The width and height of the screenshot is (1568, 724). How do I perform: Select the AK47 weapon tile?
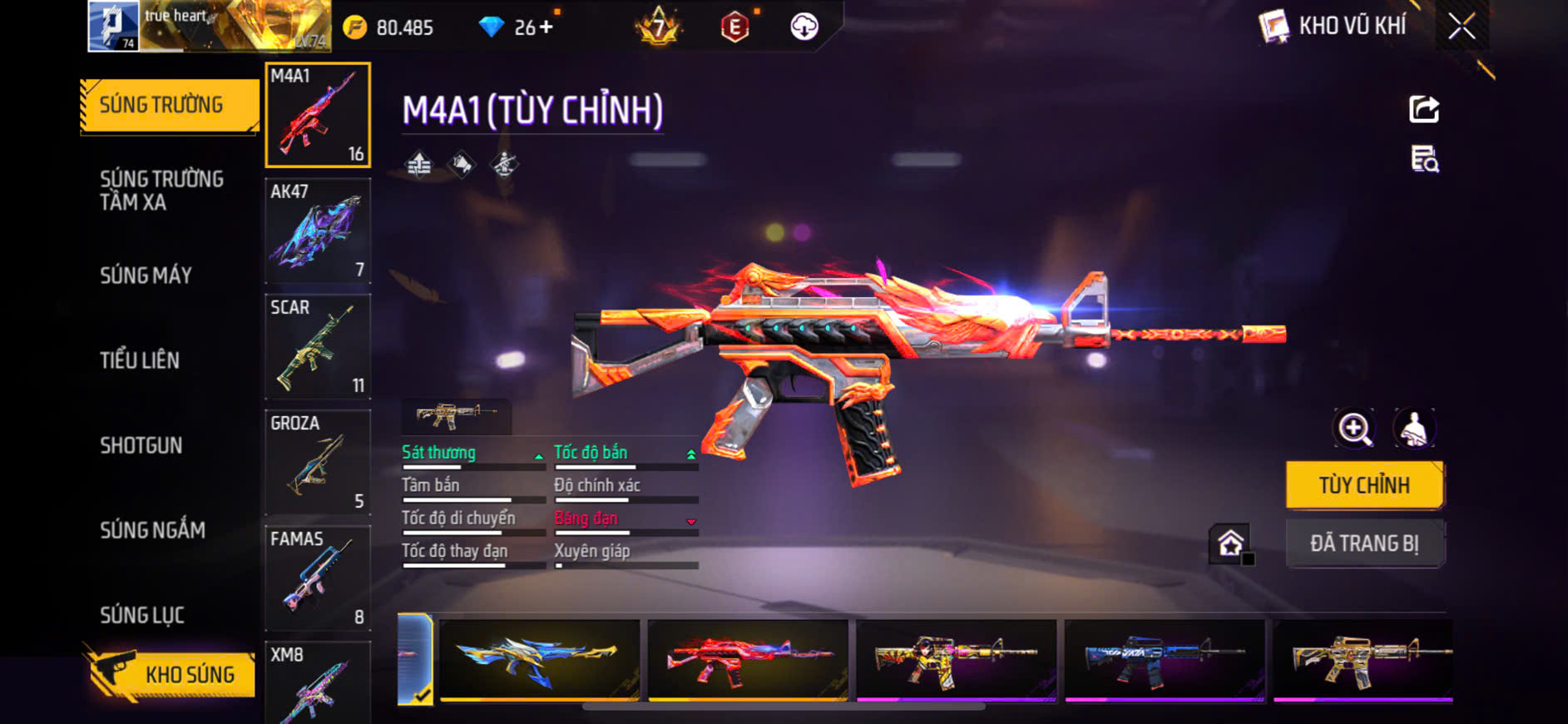318,231
